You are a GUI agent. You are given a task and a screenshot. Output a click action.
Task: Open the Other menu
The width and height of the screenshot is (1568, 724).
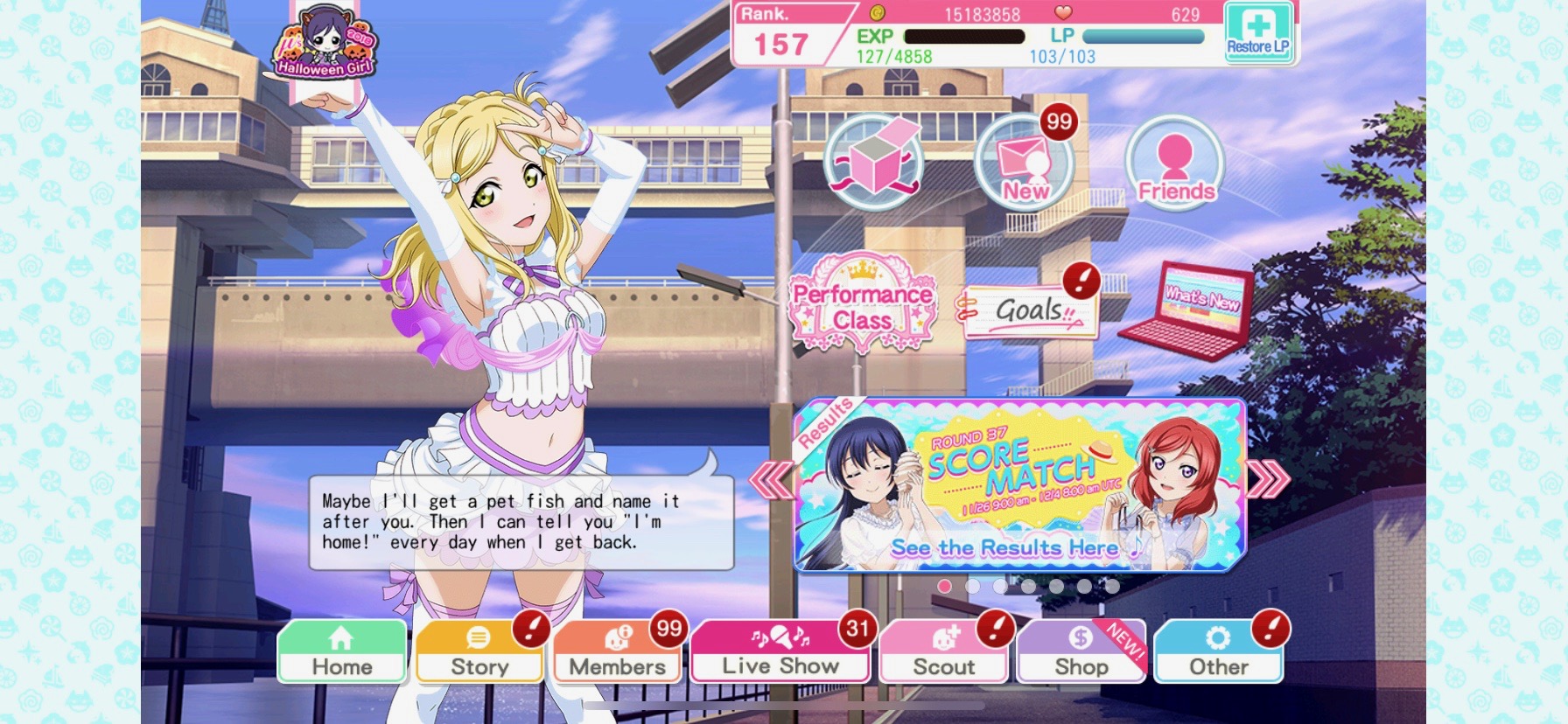[x=1218, y=652]
